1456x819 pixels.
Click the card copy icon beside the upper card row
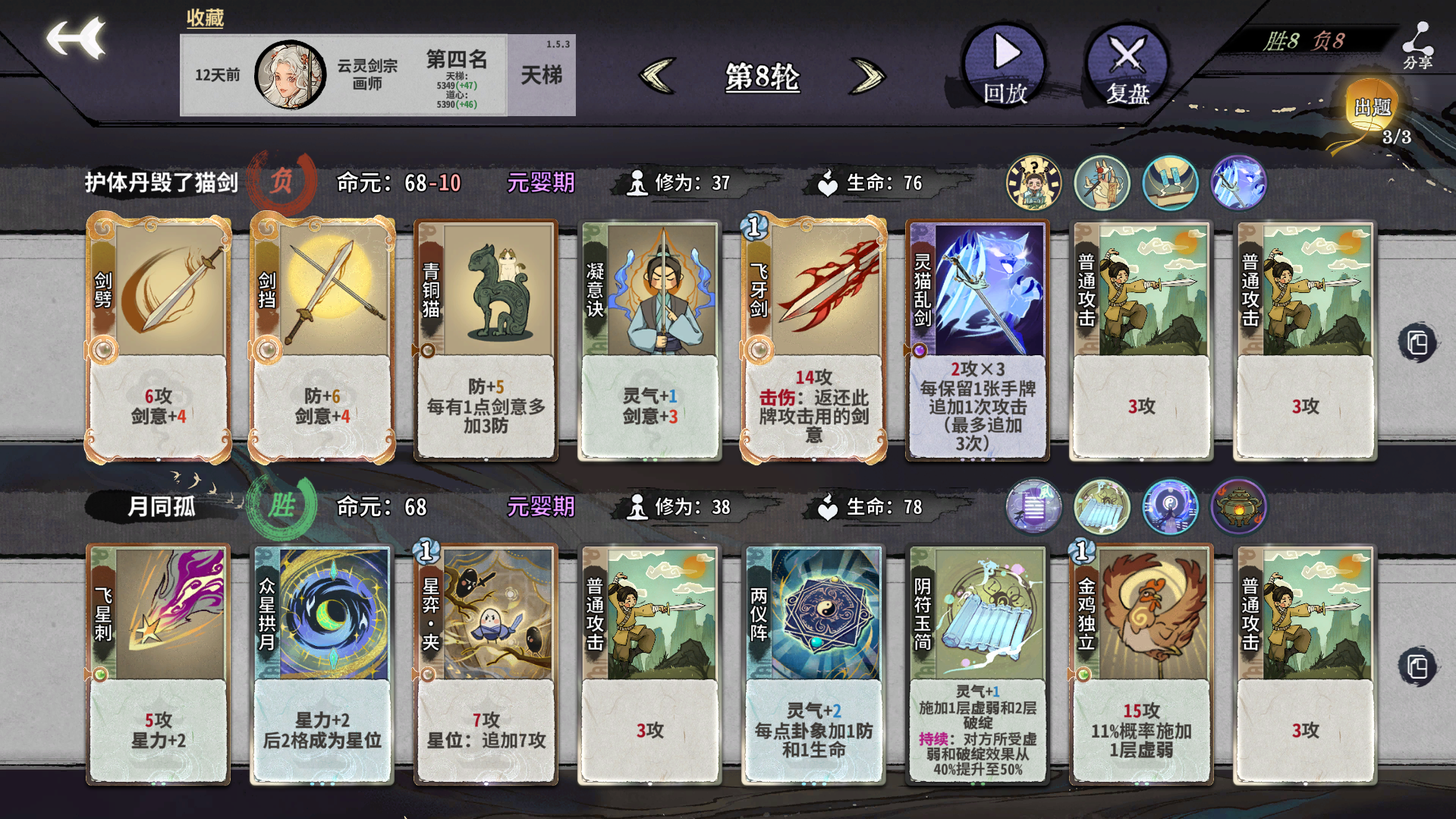click(x=1416, y=343)
